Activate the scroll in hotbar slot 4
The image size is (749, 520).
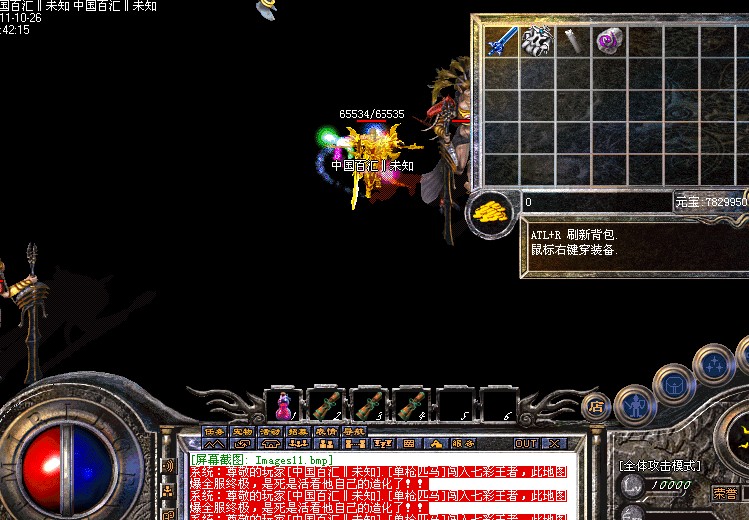pos(411,405)
